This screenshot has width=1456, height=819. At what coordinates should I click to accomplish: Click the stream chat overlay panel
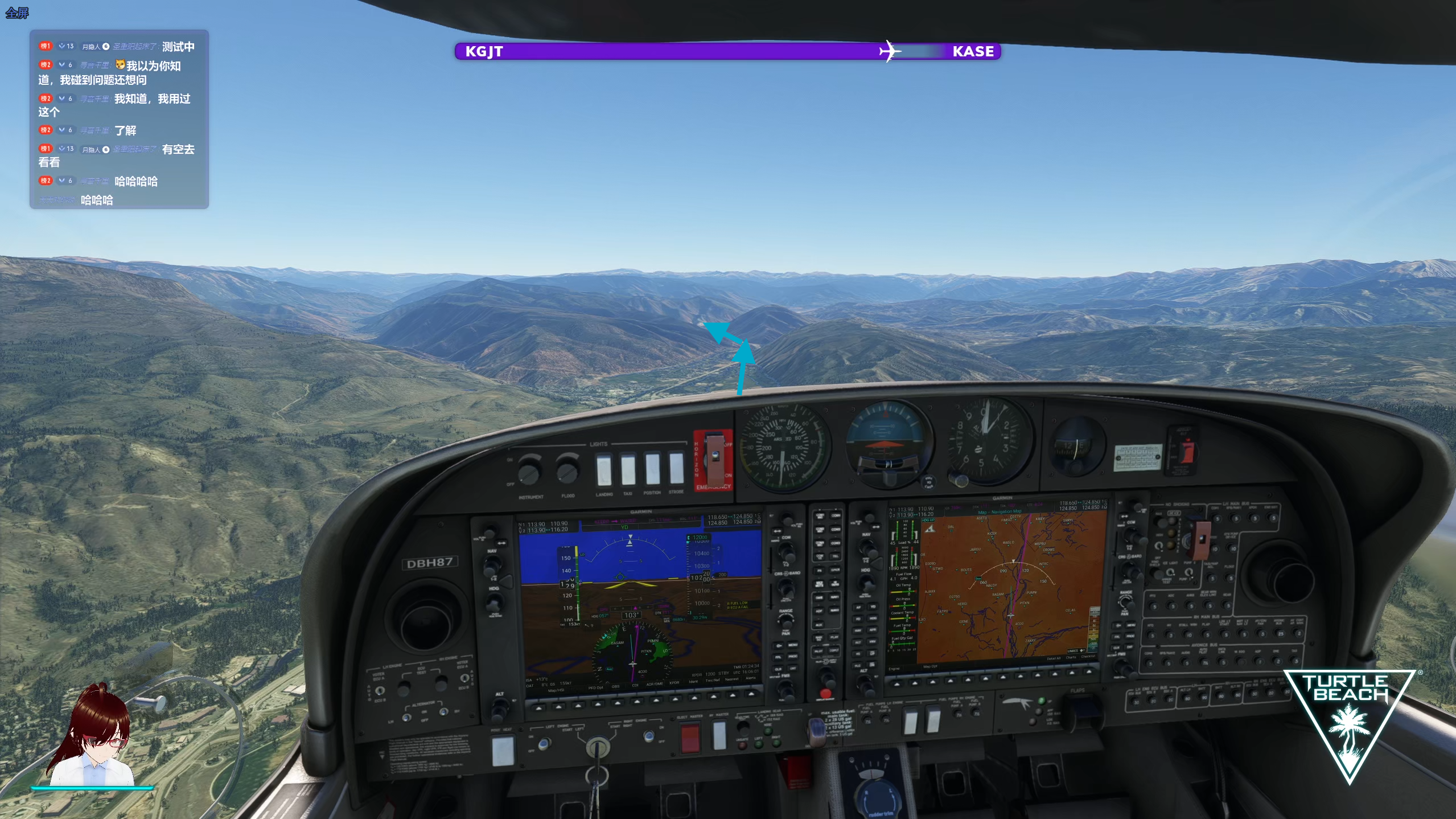(119, 120)
